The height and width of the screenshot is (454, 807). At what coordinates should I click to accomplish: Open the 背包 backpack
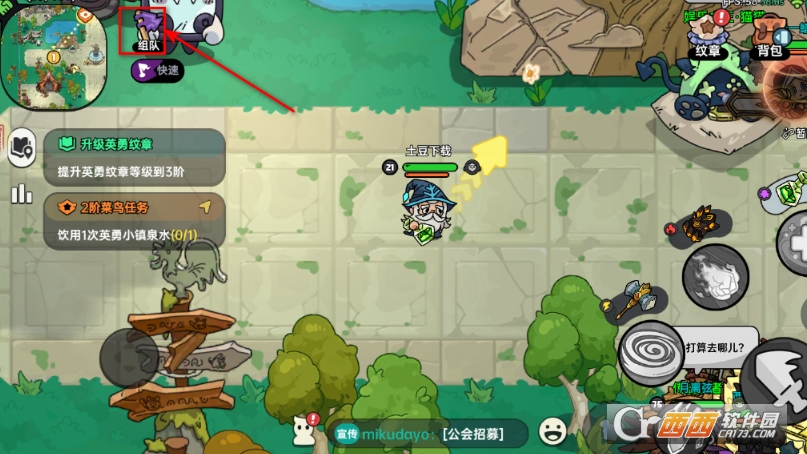[768, 37]
